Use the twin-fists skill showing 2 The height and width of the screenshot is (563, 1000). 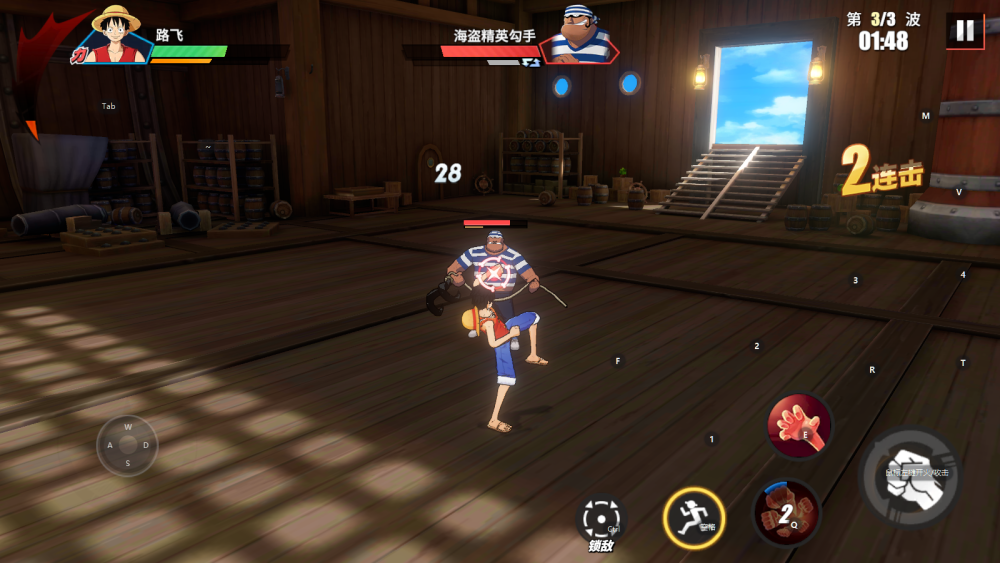(786, 513)
